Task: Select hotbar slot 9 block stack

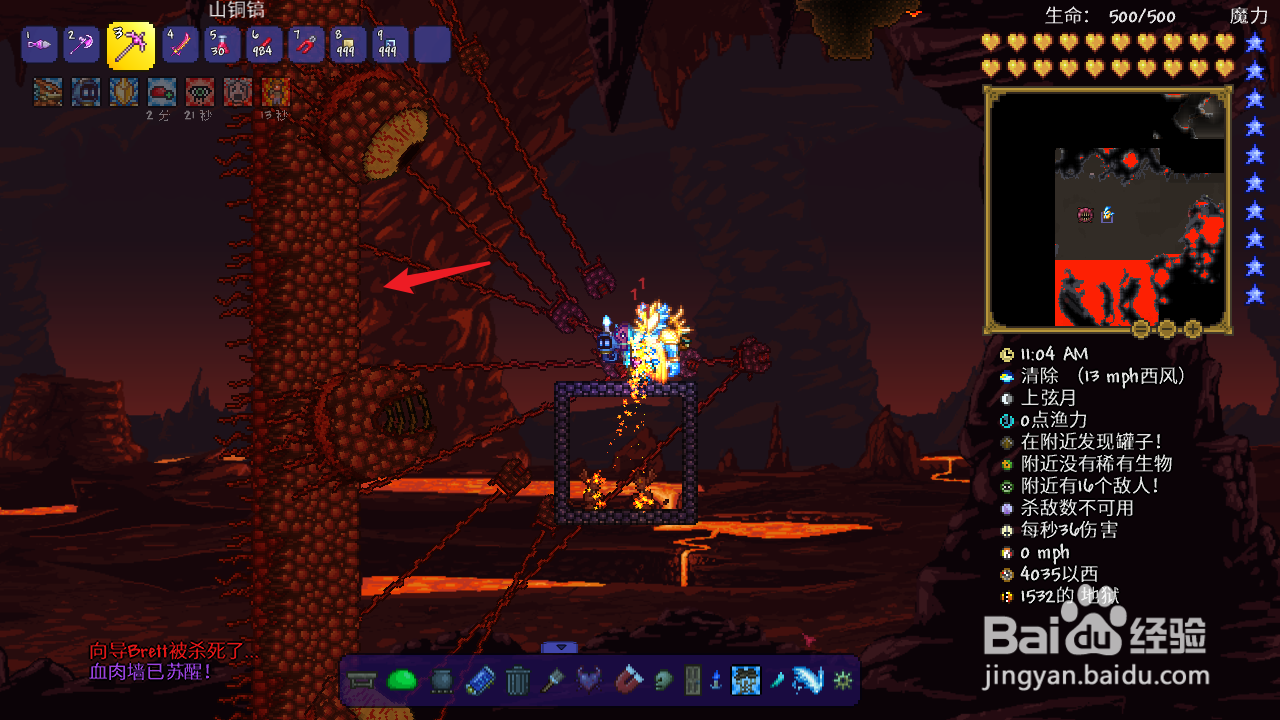Action: tap(389, 45)
